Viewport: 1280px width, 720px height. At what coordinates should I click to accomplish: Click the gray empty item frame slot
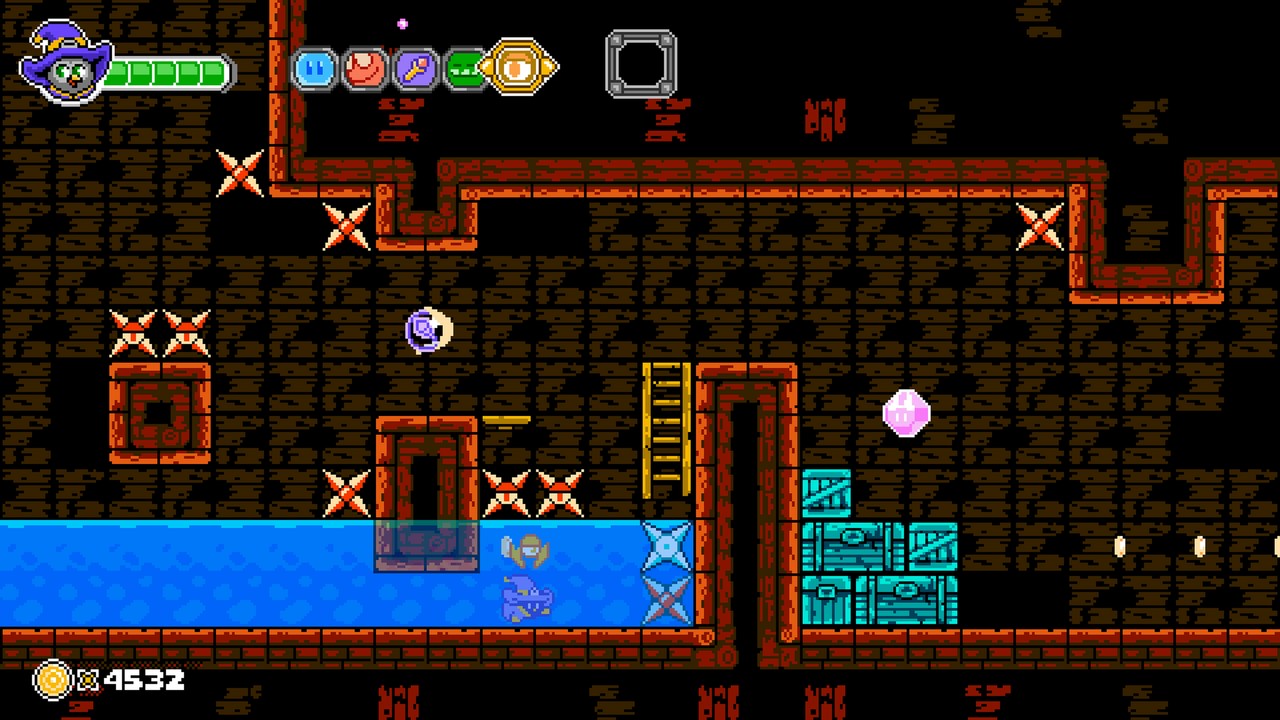(x=641, y=63)
